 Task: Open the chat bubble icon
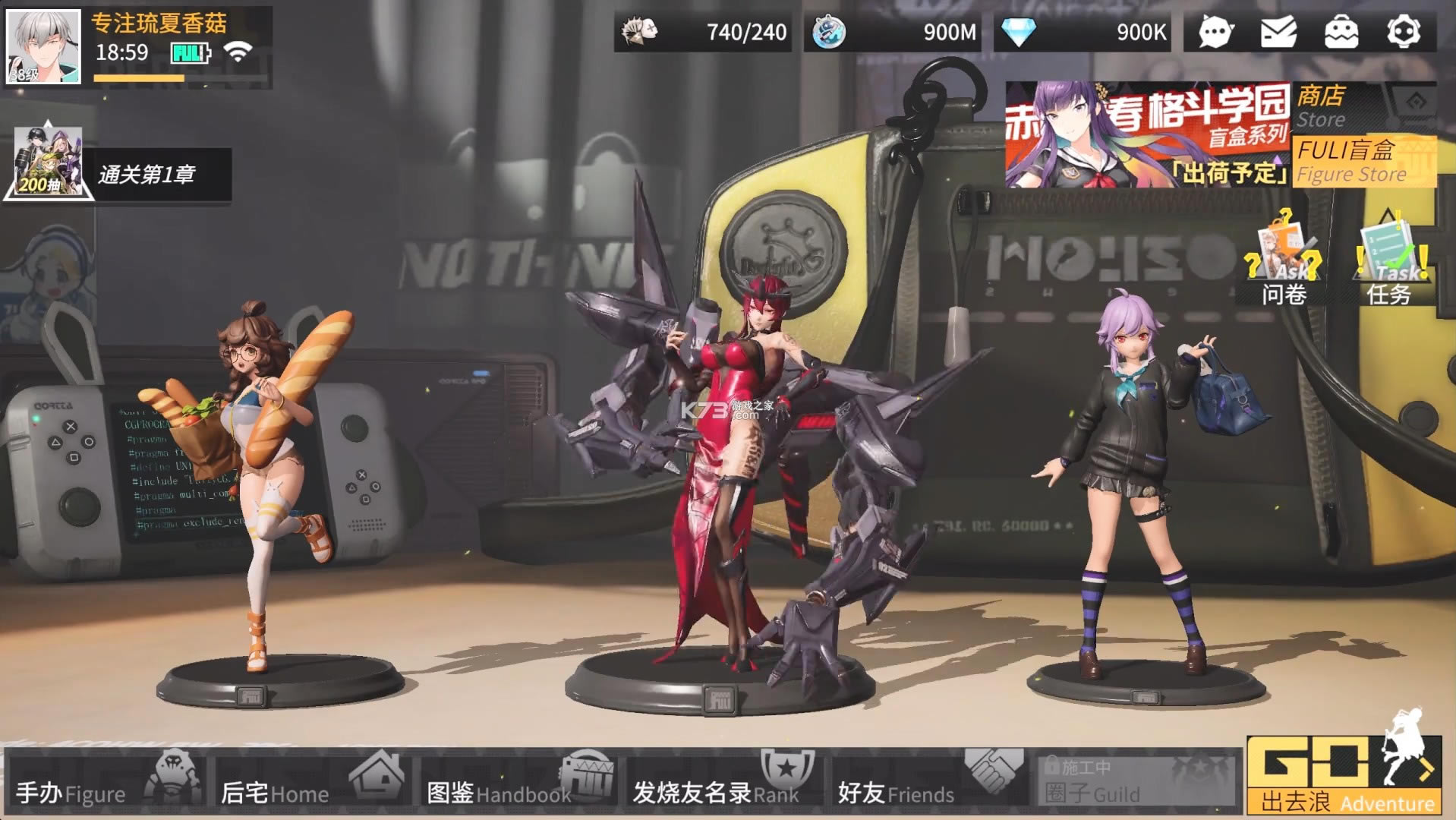(1215, 33)
